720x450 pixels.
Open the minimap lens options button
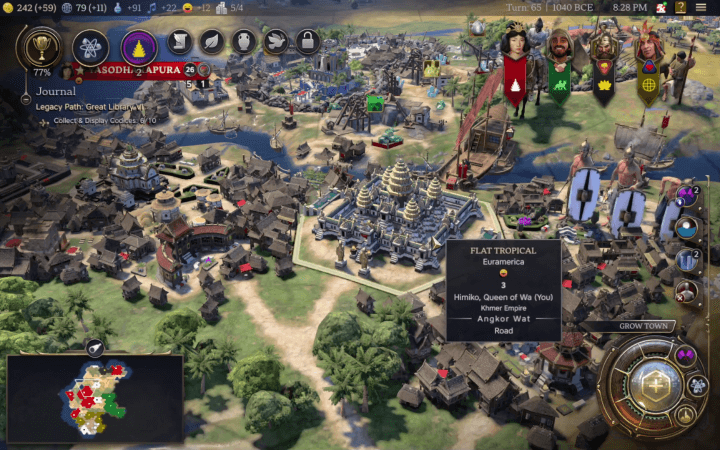coord(96,347)
